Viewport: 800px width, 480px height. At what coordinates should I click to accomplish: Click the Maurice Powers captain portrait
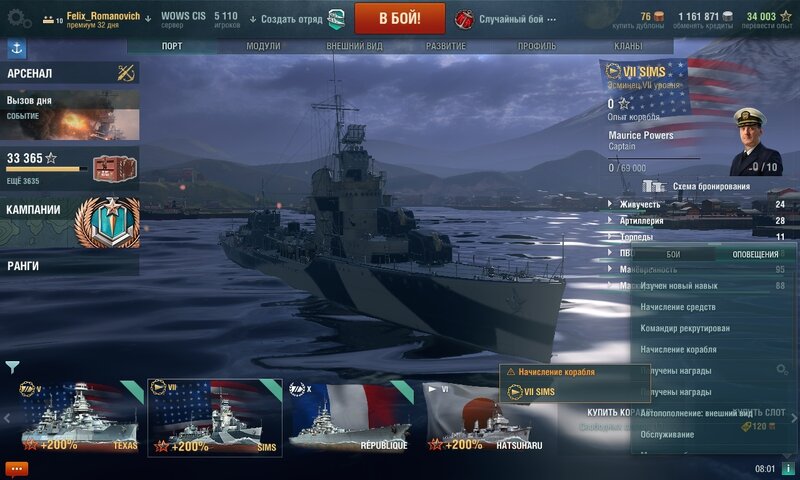tap(756, 140)
